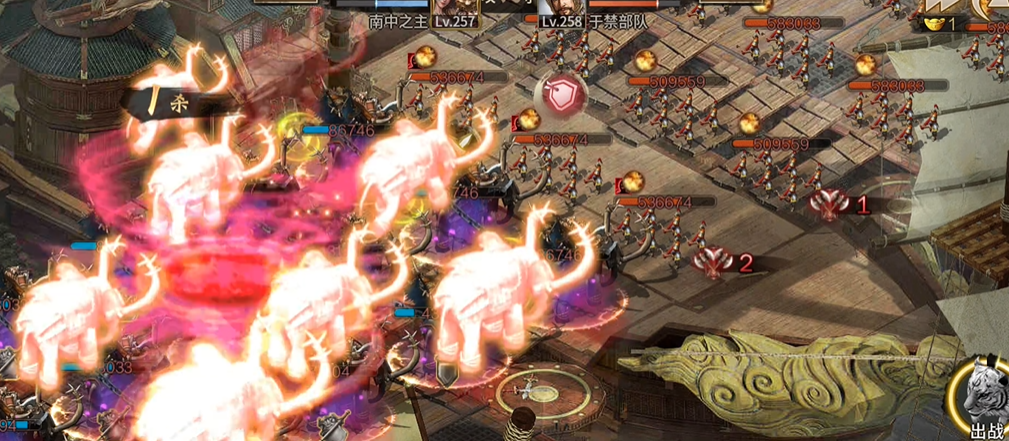Deploy the white tiger with 出战 button
The image size is (1009, 441).
click(985, 407)
